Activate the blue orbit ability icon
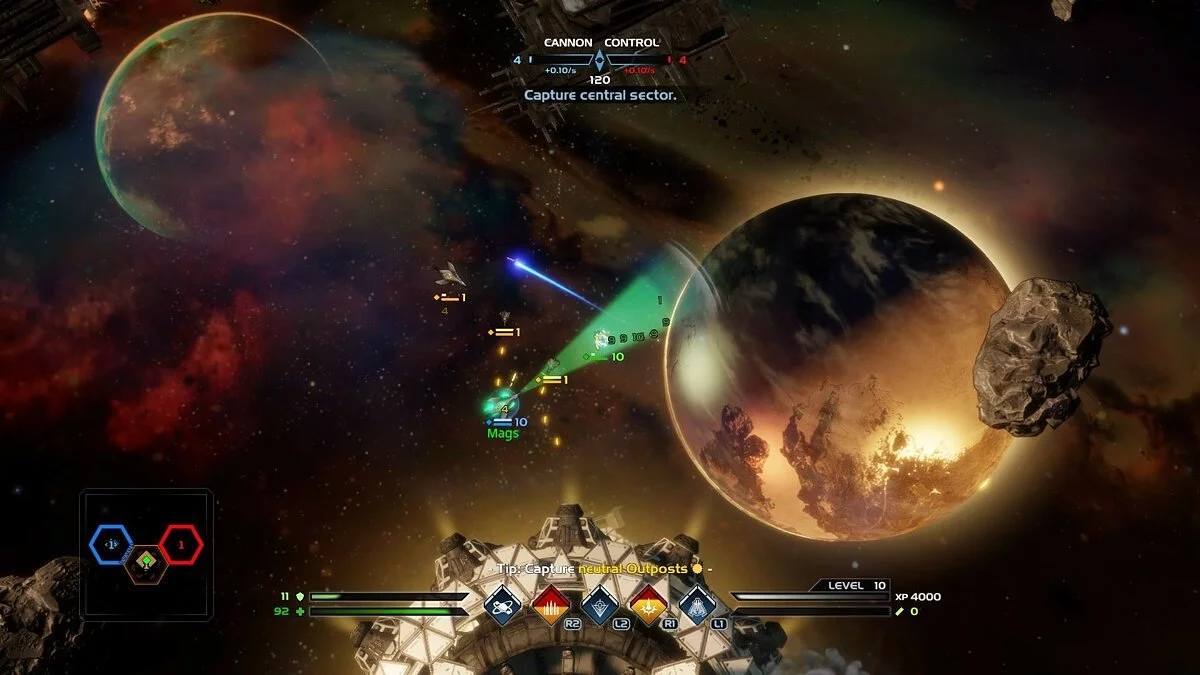The width and height of the screenshot is (1200, 675). click(x=502, y=604)
